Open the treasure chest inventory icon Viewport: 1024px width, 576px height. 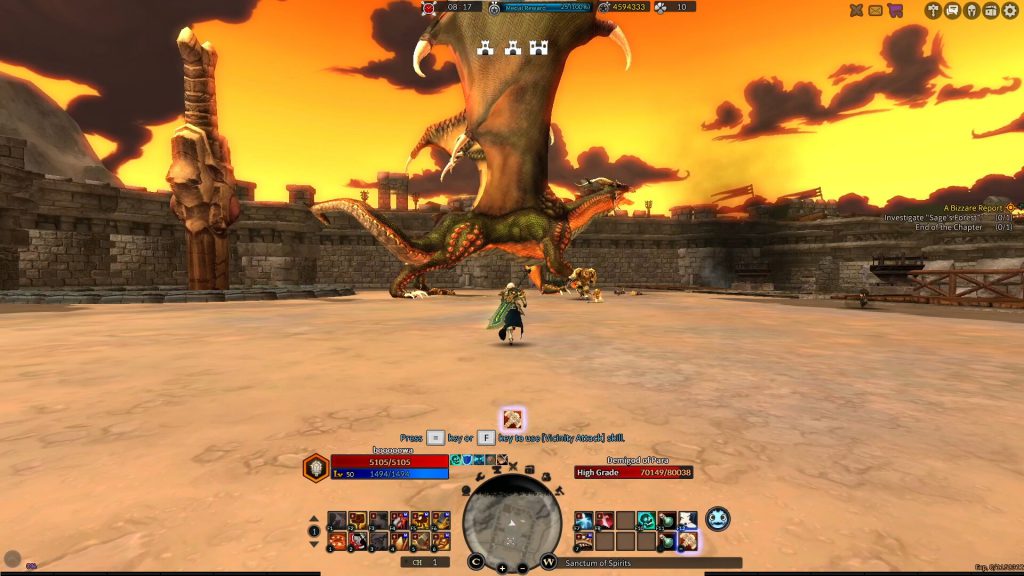point(990,10)
